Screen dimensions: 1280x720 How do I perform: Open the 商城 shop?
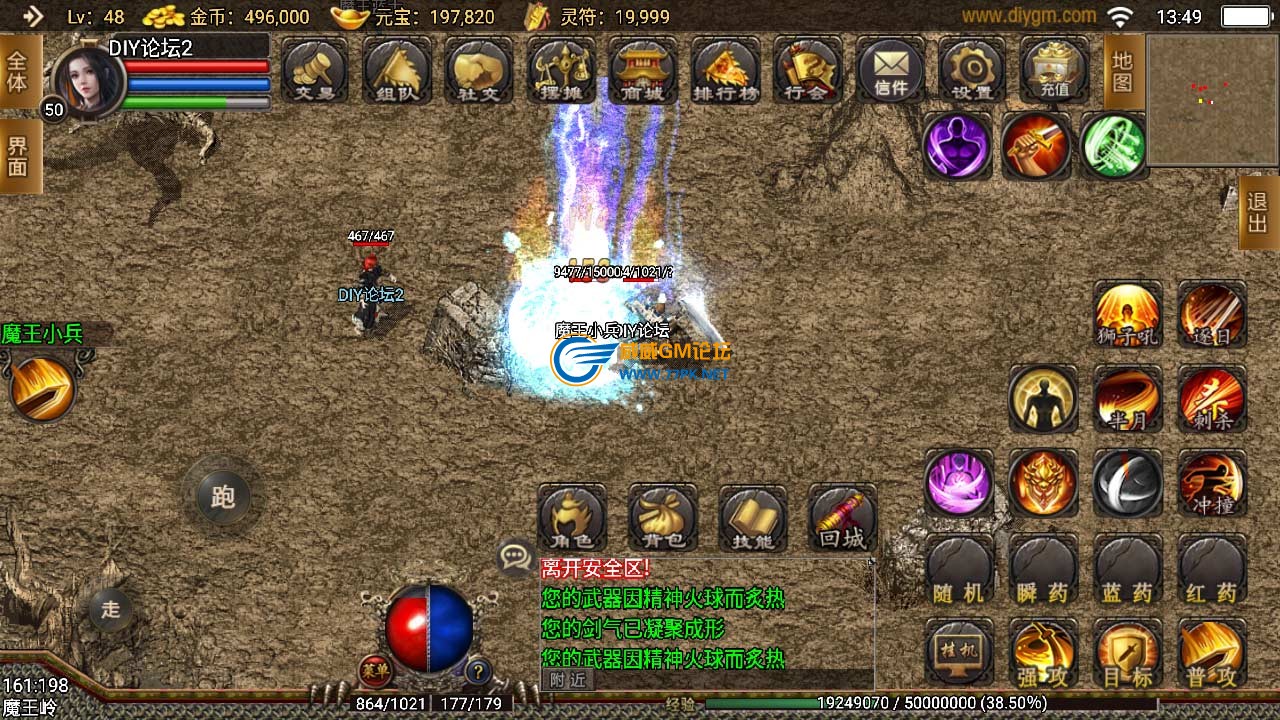coord(643,70)
